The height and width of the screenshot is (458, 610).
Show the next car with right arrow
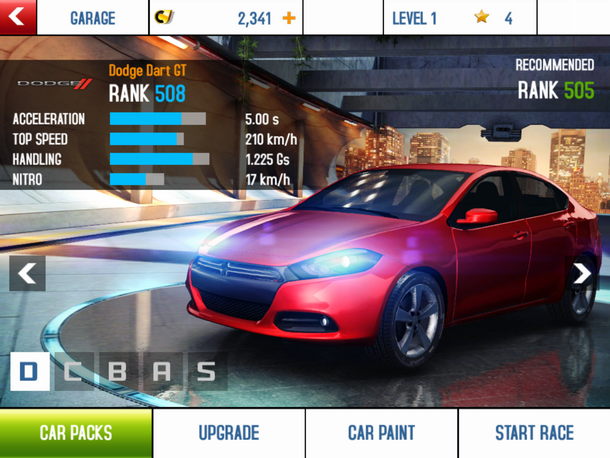pyautogui.click(x=582, y=273)
